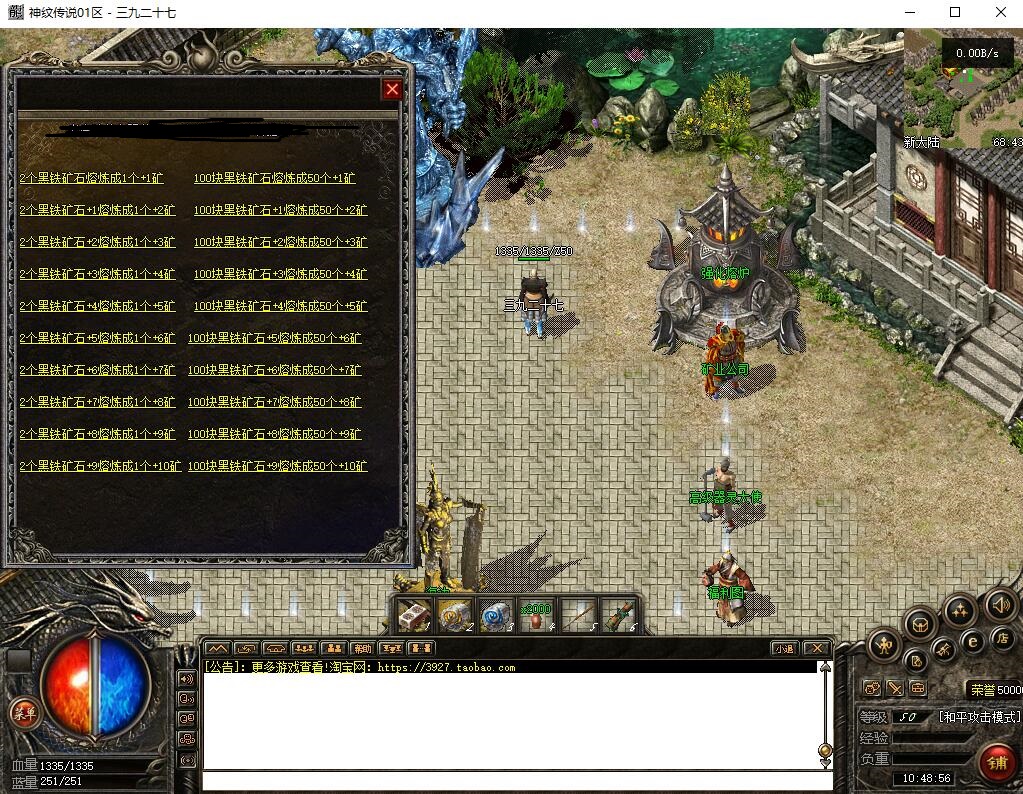Viewport: 1023px width, 794px height.
Task: Choose '2个黑铁矿石+6熔炼成1个+7矿' option
Action: [97, 370]
